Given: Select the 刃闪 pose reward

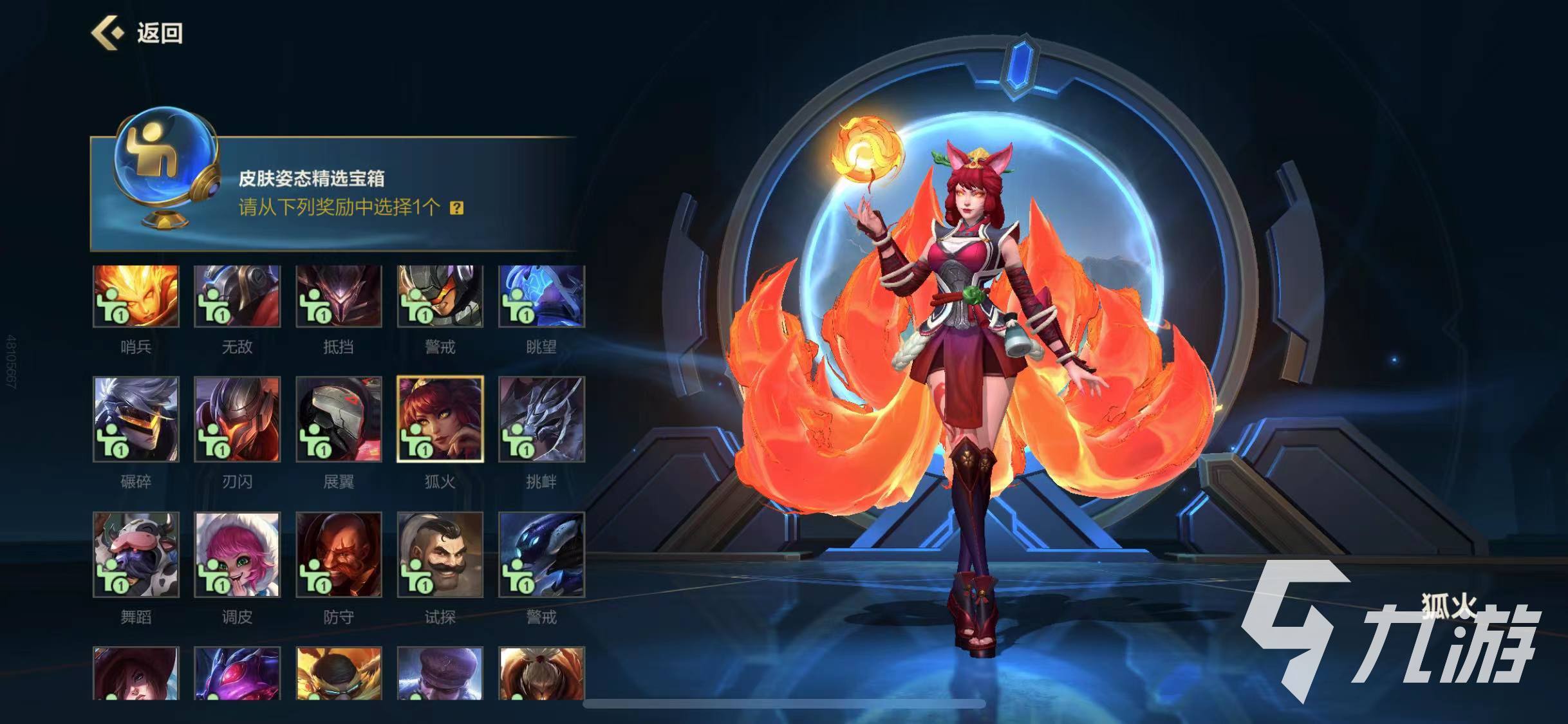Looking at the screenshot, I should pos(237,420).
